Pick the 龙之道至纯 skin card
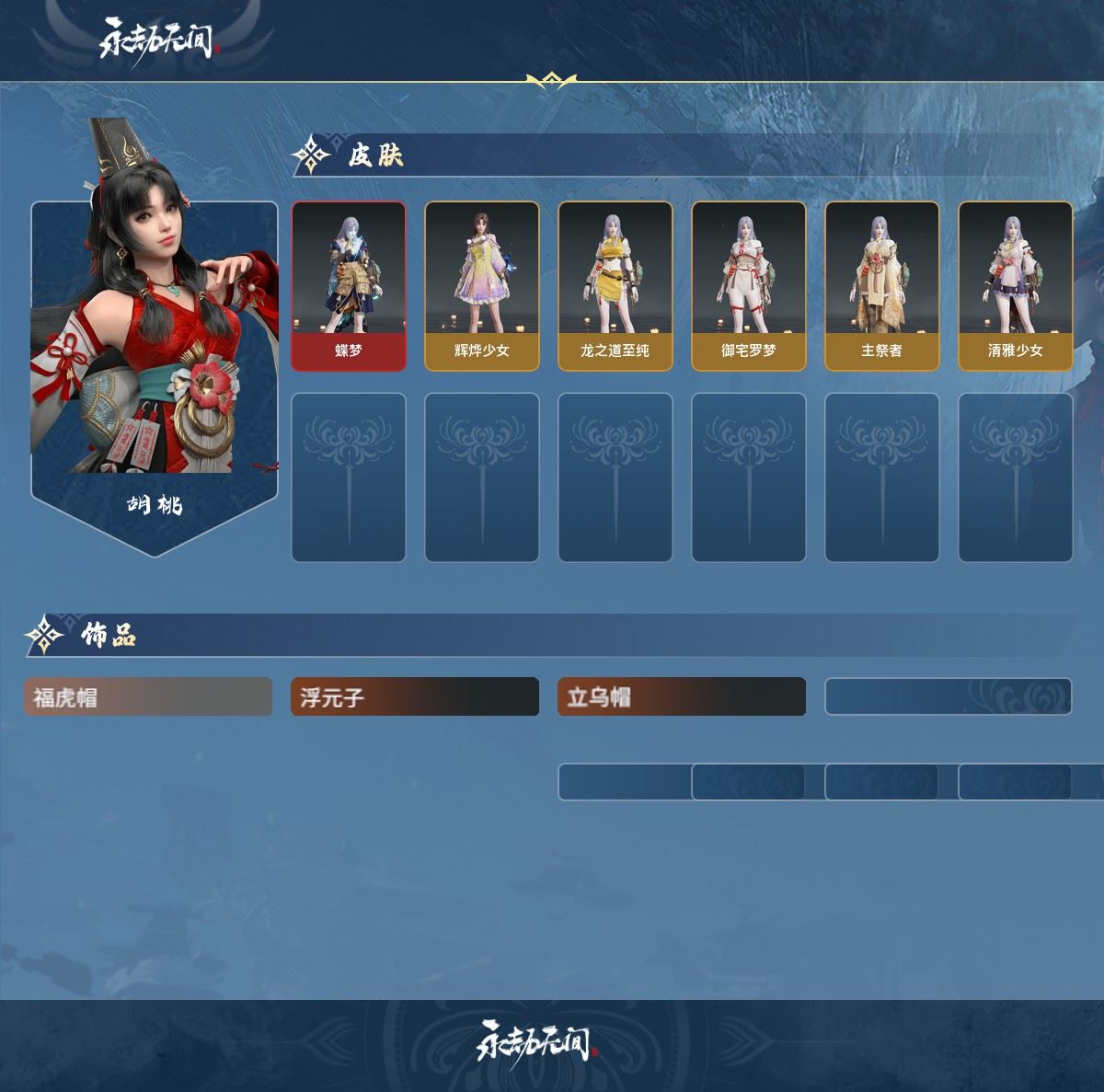 [615, 285]
